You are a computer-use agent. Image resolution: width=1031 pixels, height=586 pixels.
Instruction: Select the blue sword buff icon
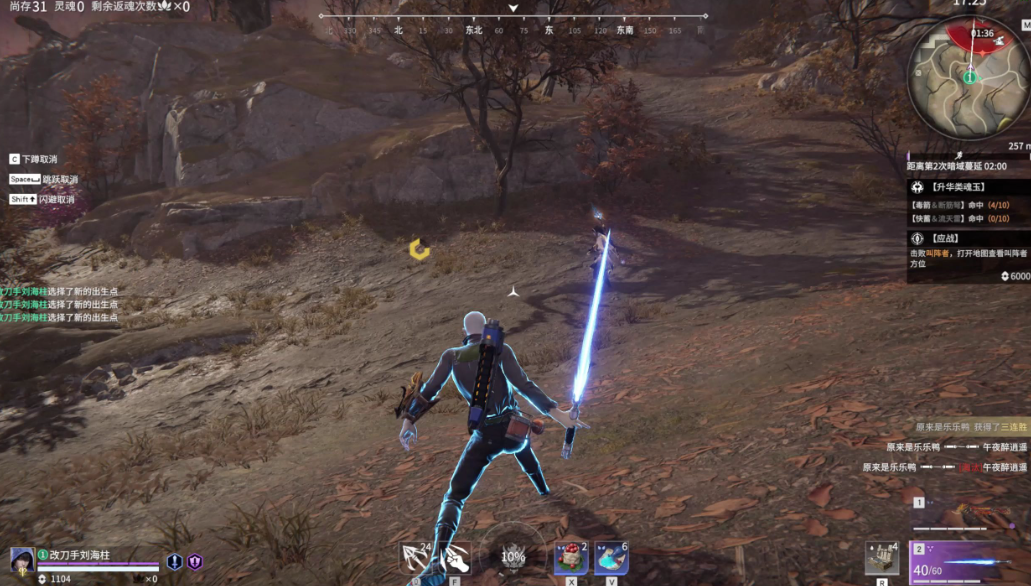pyautogui.click(x=174, y=562)
